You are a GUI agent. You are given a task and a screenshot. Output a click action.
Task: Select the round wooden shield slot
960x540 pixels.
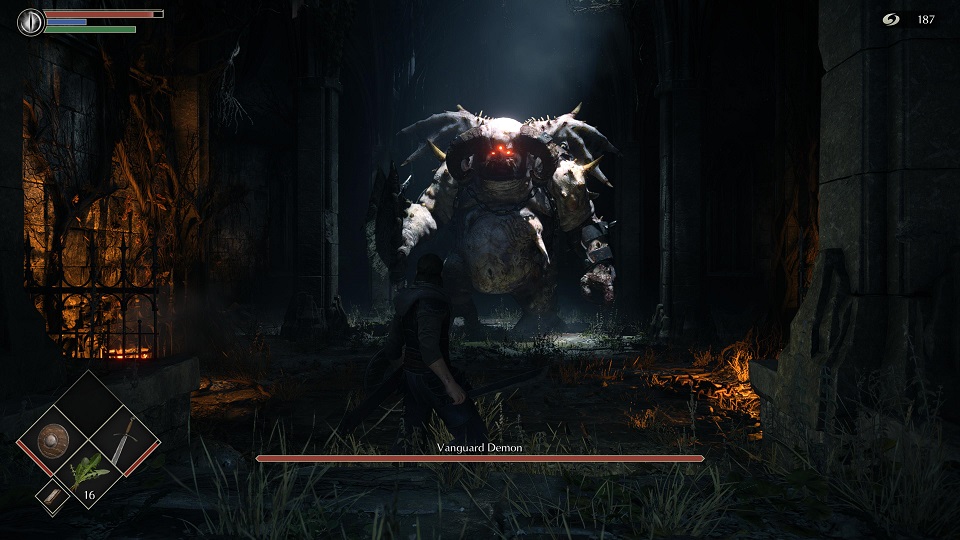tap(50, 440)
